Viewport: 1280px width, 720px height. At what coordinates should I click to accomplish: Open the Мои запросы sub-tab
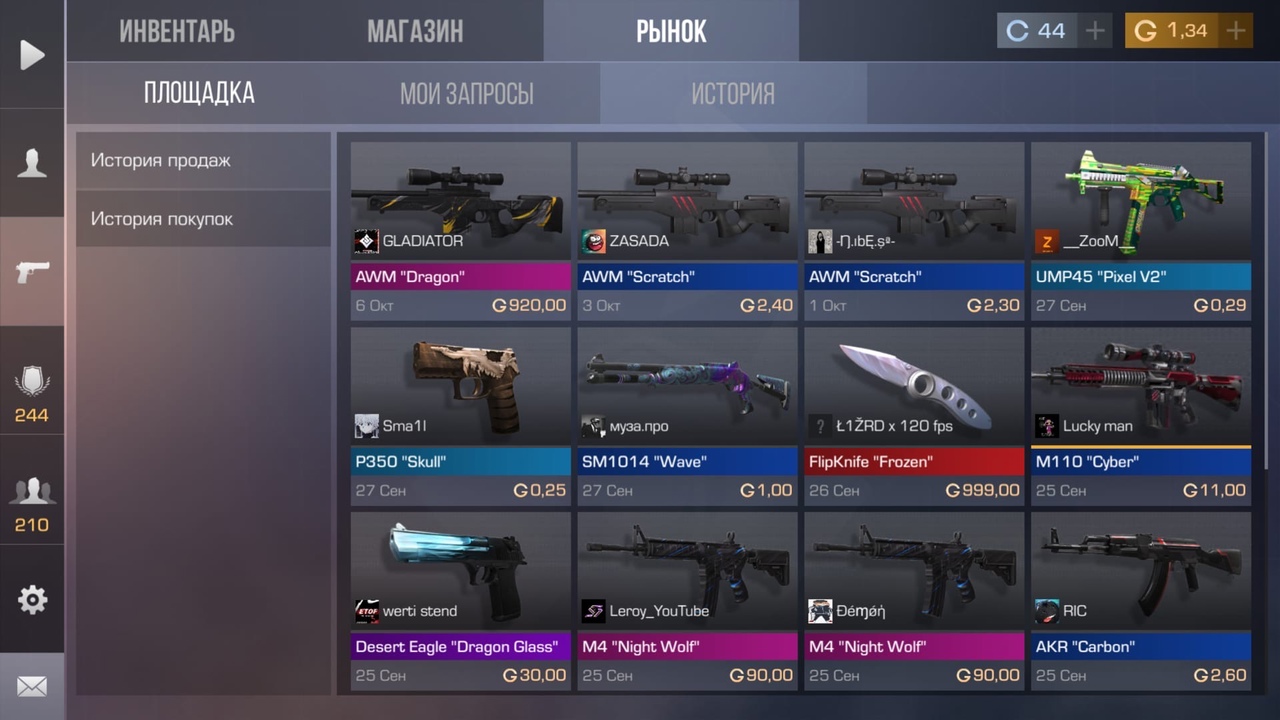(x=466, y=94)
